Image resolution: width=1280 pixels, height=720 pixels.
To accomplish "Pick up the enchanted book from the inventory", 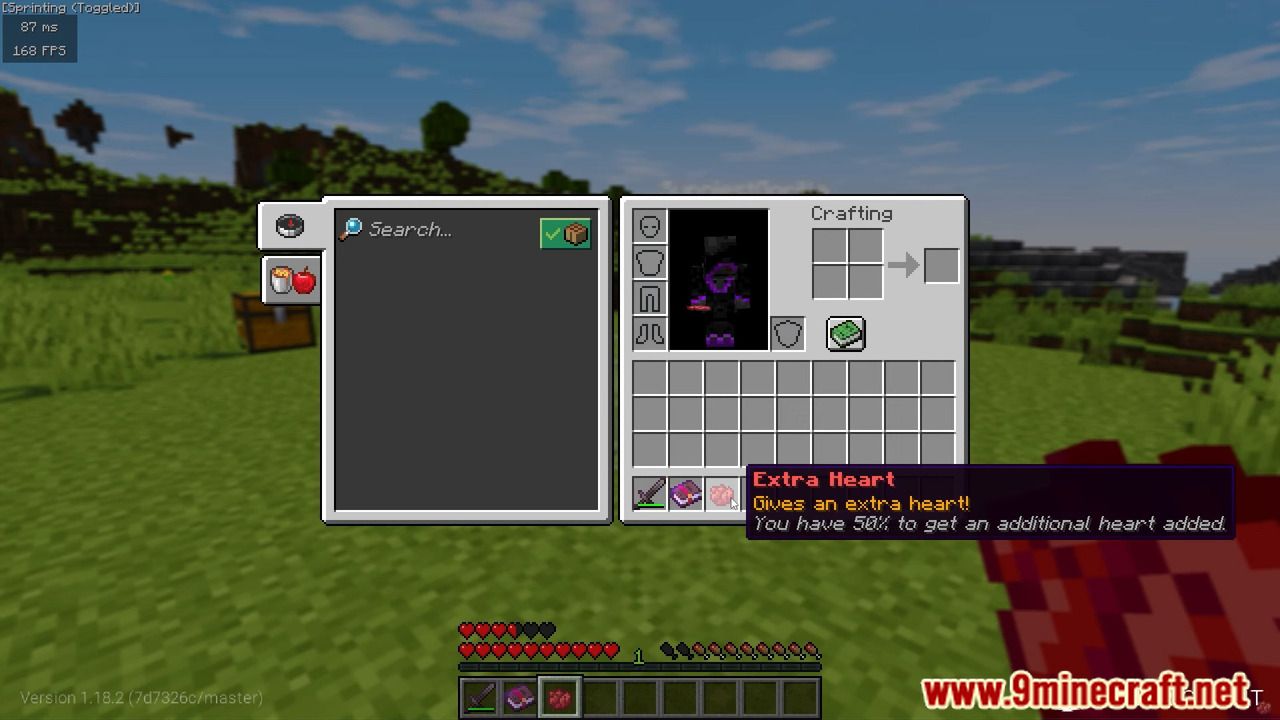I will [x=687, y=494].
